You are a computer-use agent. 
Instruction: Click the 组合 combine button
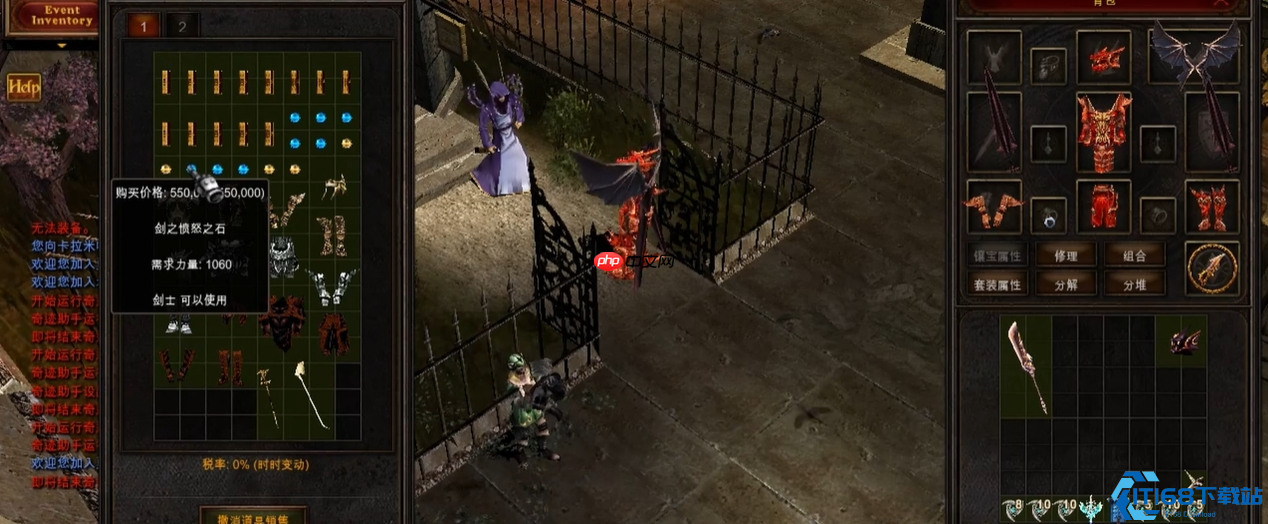[1135, 255]
